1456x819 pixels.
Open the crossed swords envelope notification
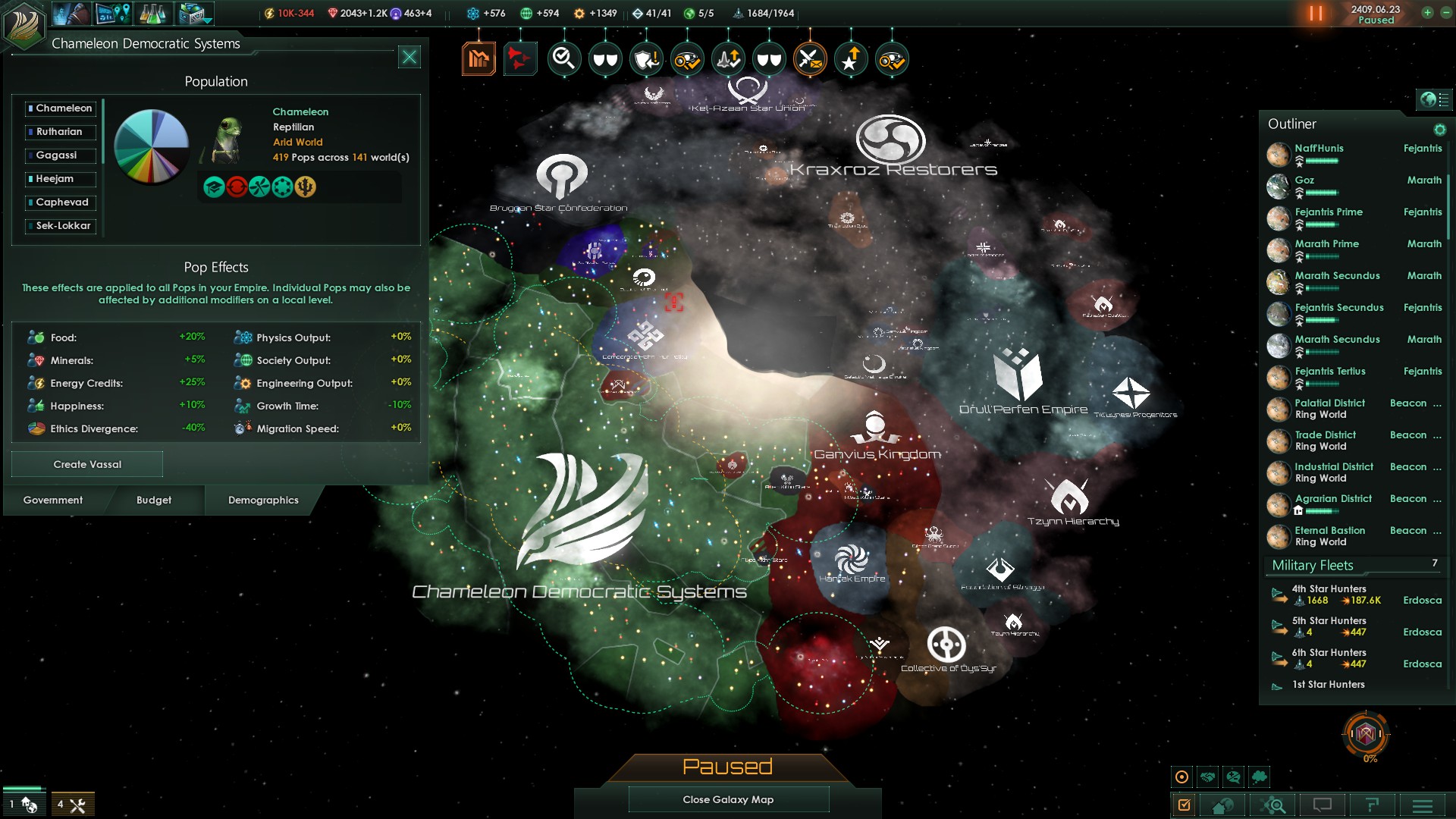(x=810, y=58)
